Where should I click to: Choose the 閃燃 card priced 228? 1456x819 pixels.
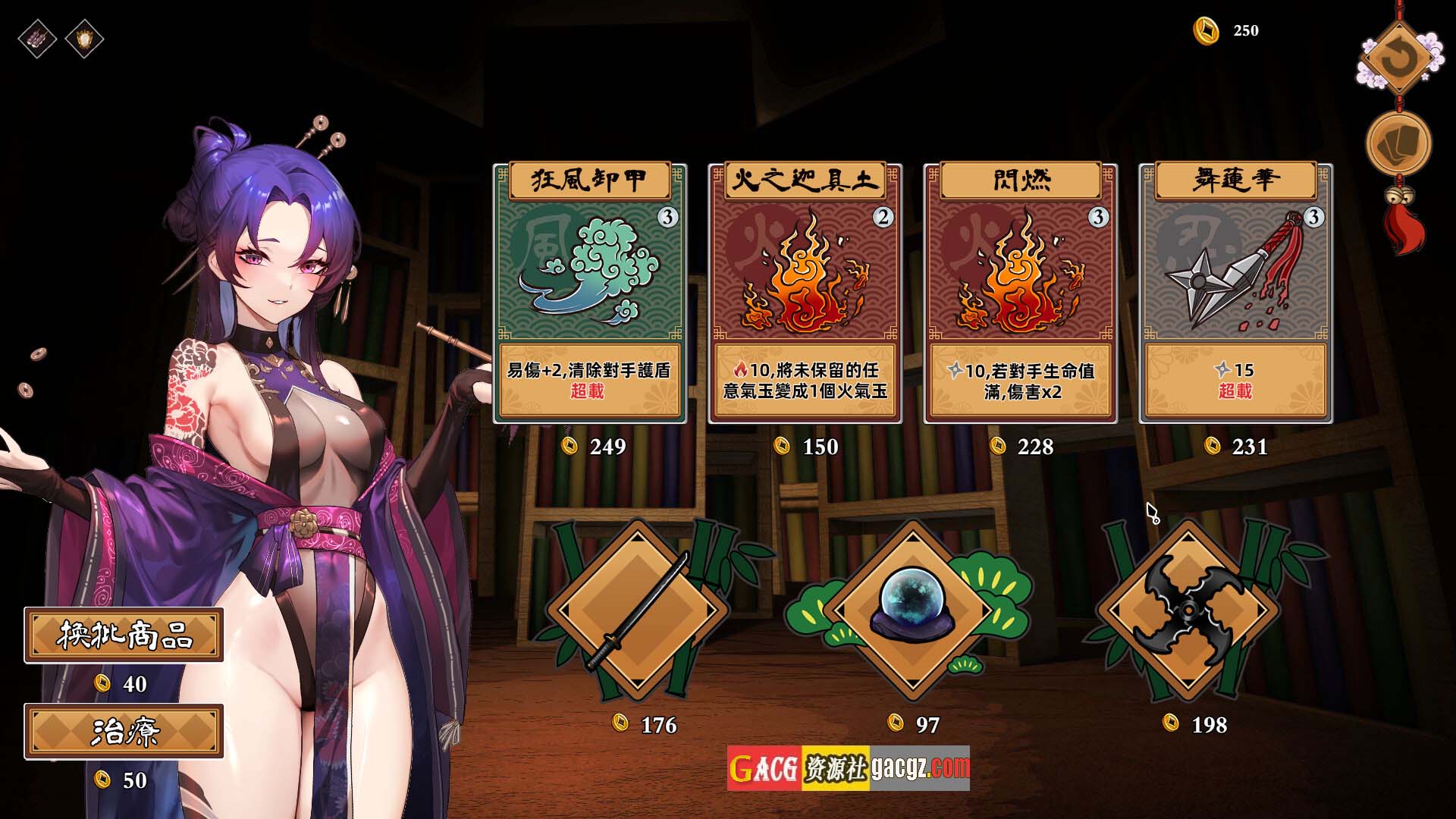pos(1020,293)
